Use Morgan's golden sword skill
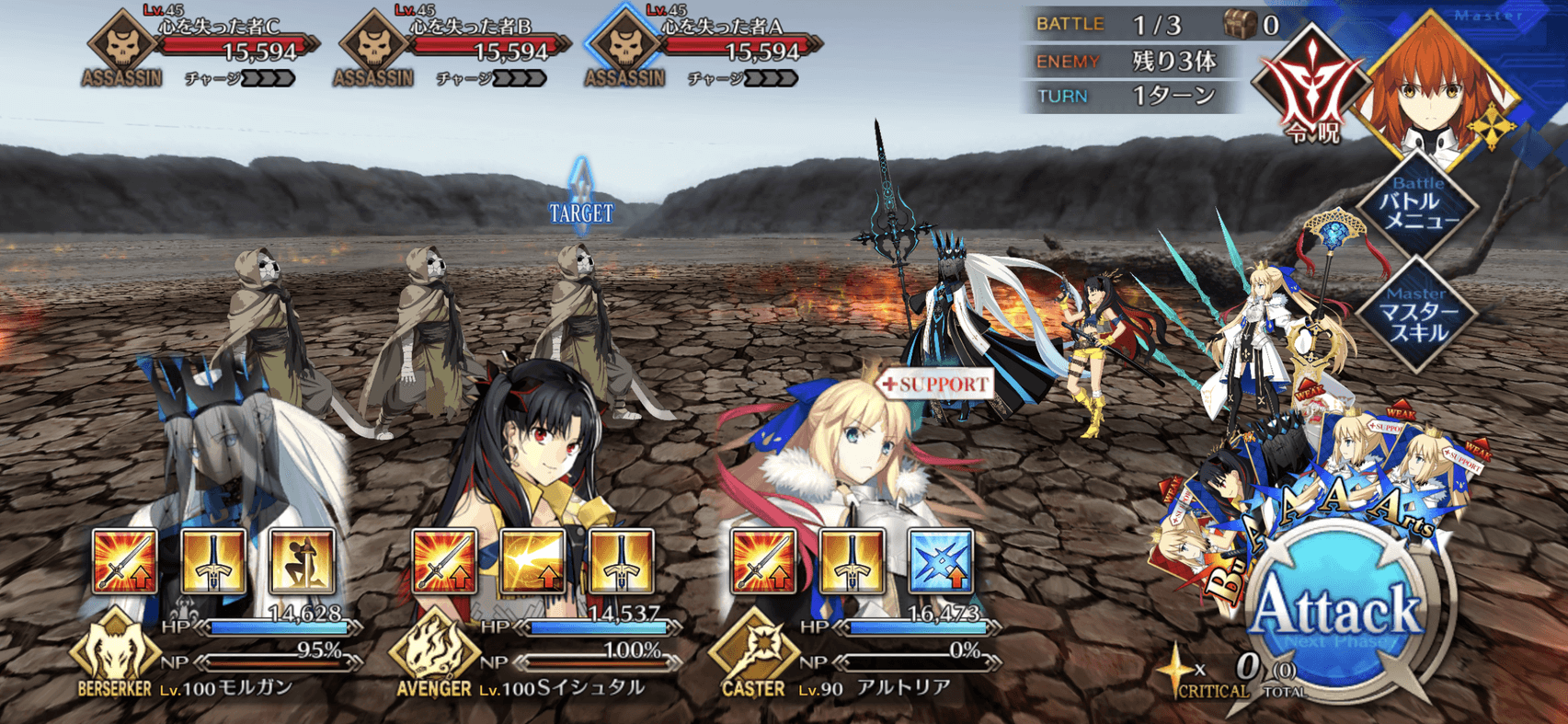This screenshot has height=724, width=1568. pyautogui.click(x=213, y=560)
